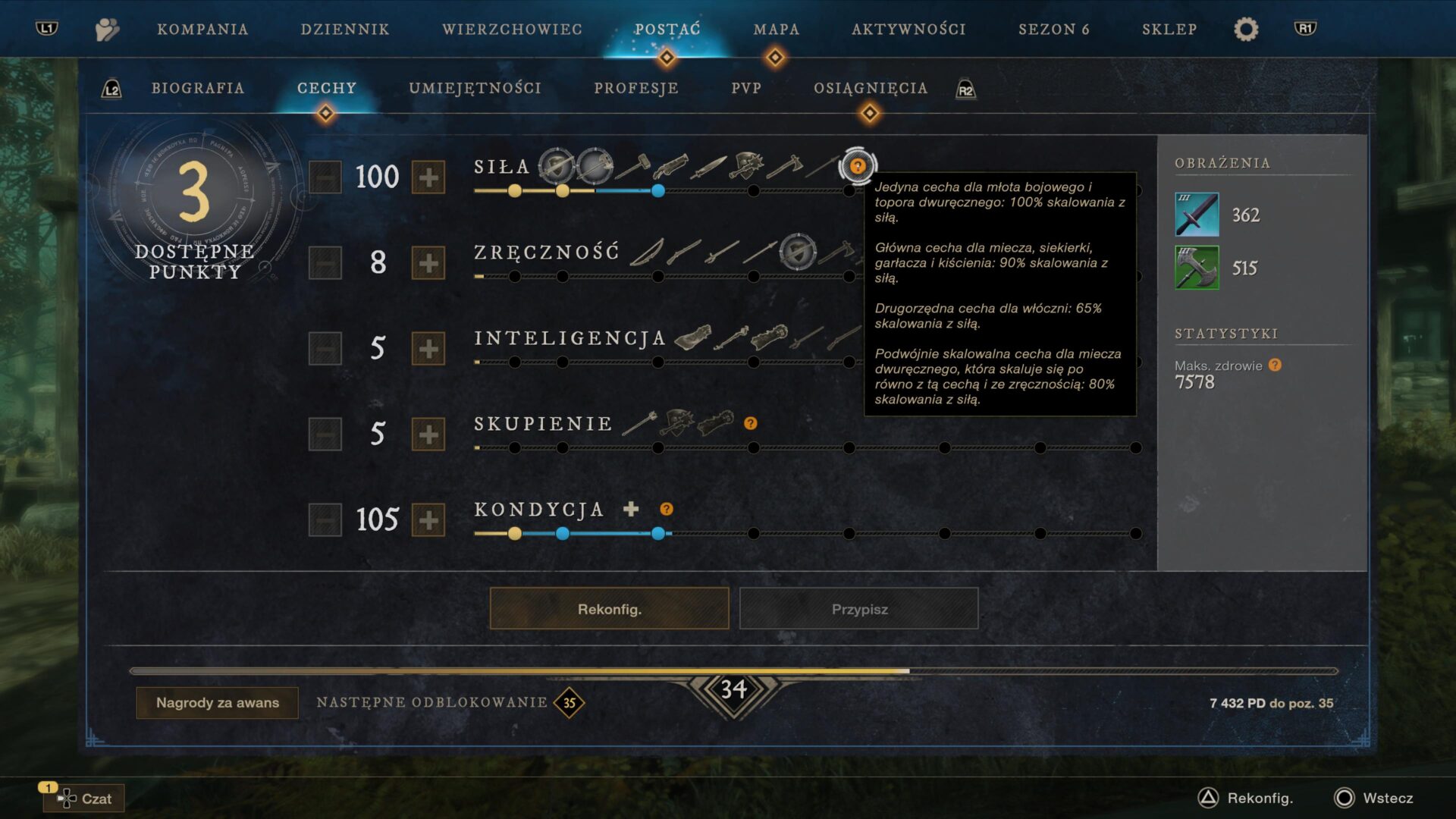Viewport: 1456px width, 819px height.
Task: Click the diamond marker under Postać
Action: click(x=667, y=55)
